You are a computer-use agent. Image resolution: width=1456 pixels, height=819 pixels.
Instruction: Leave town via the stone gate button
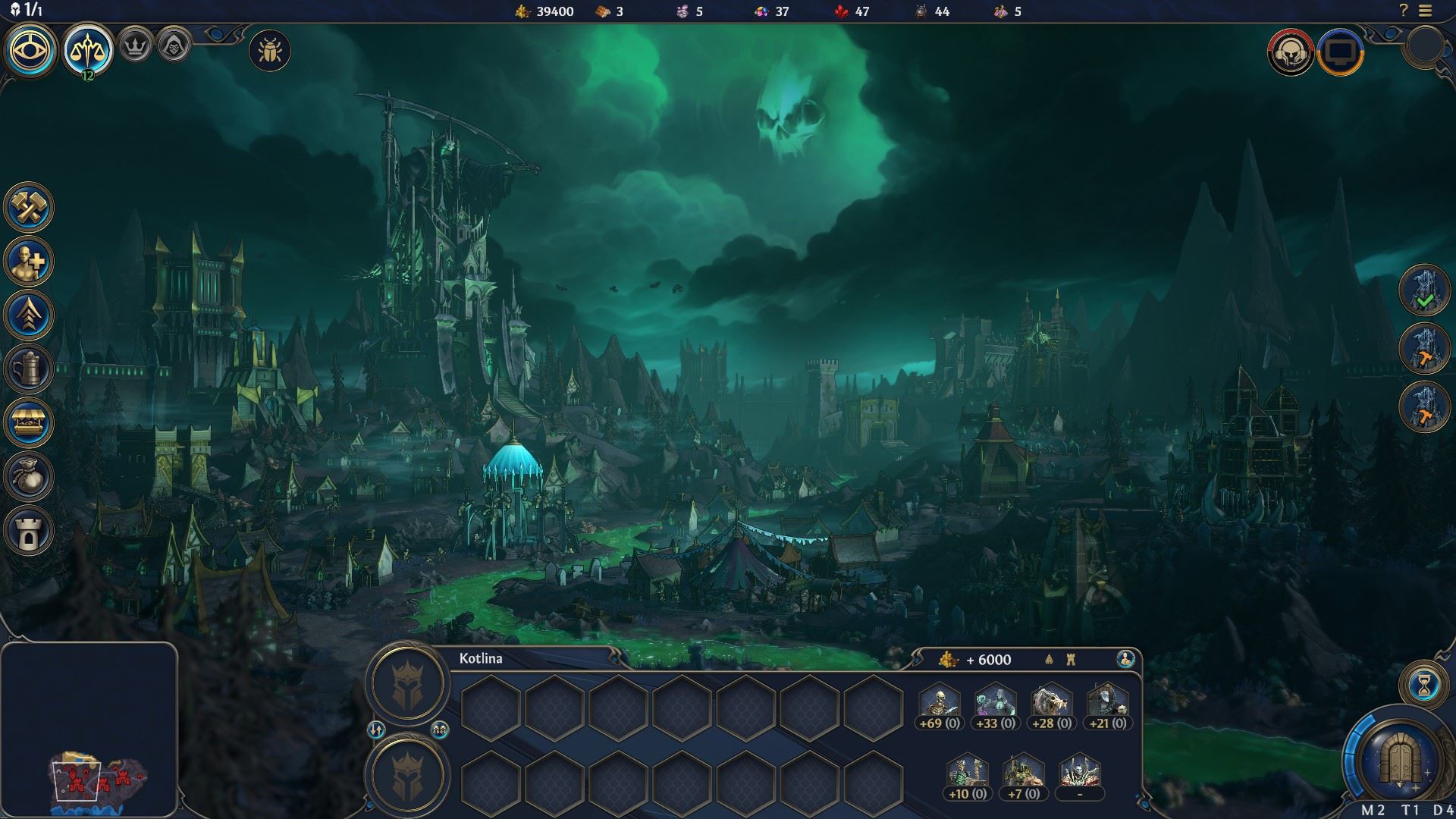point(1399,760)
